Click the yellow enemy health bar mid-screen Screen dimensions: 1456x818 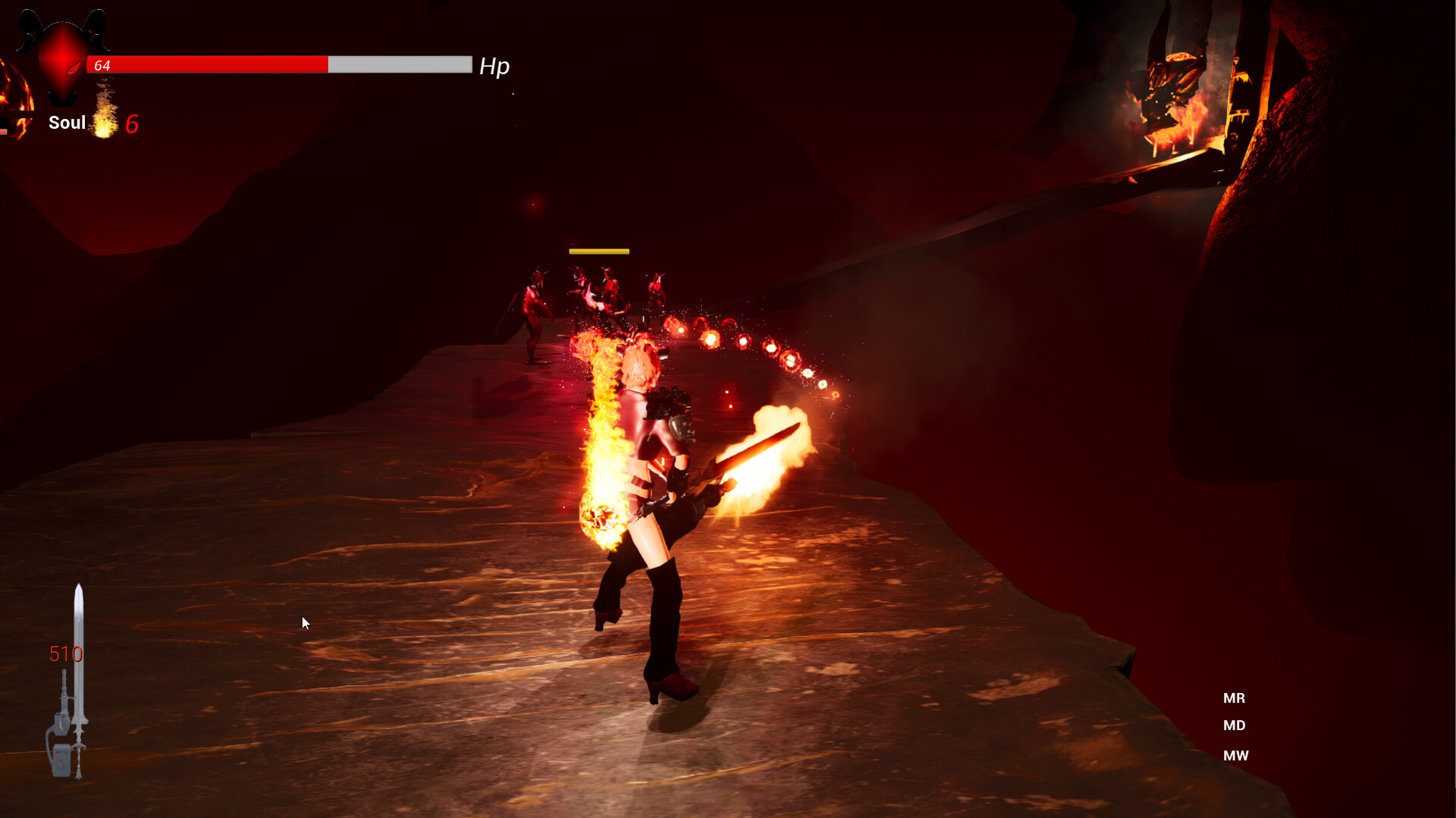click(599, 250)
